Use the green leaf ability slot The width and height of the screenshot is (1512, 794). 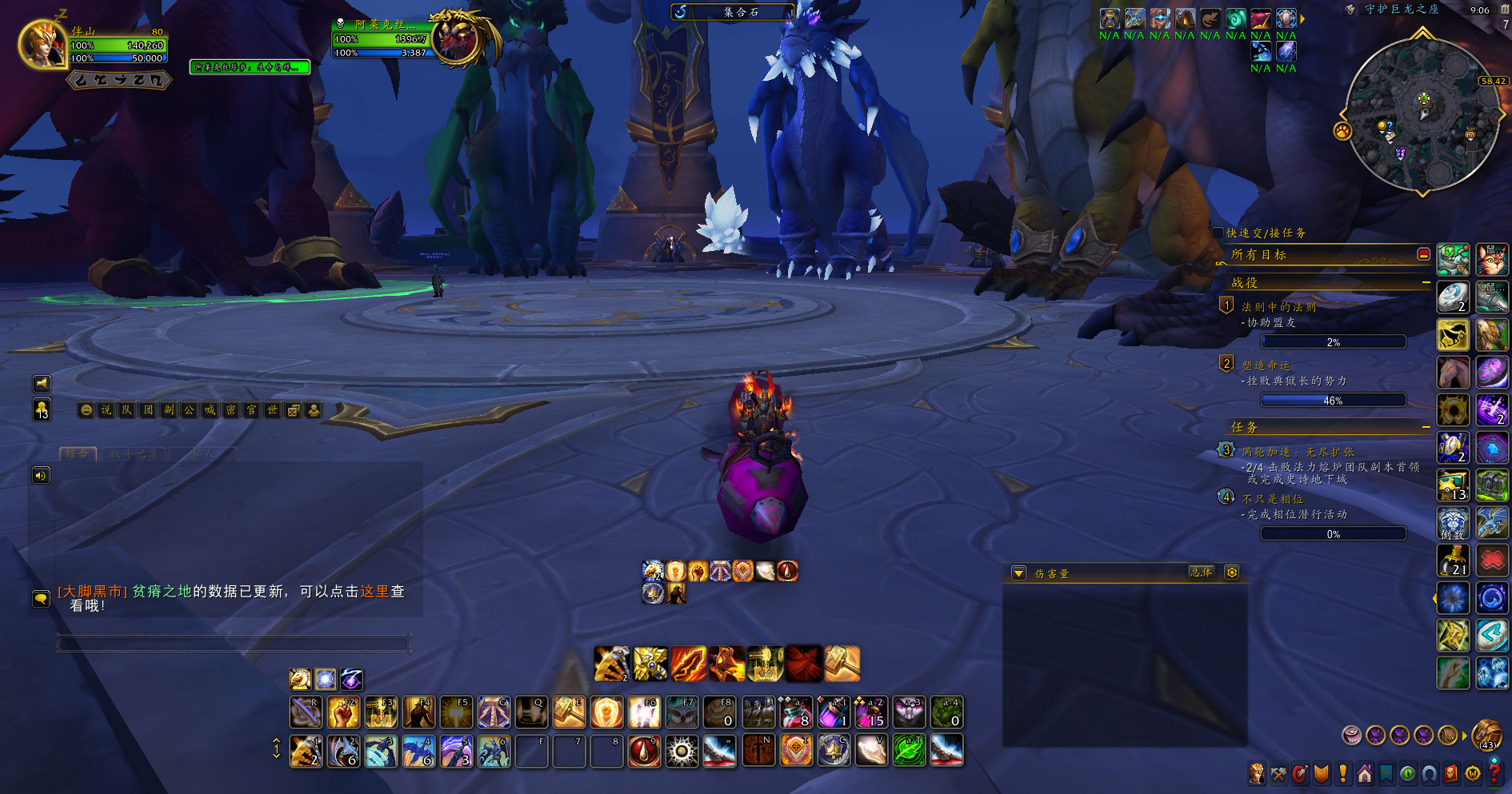pyautogui.click(x=909, y=751)
